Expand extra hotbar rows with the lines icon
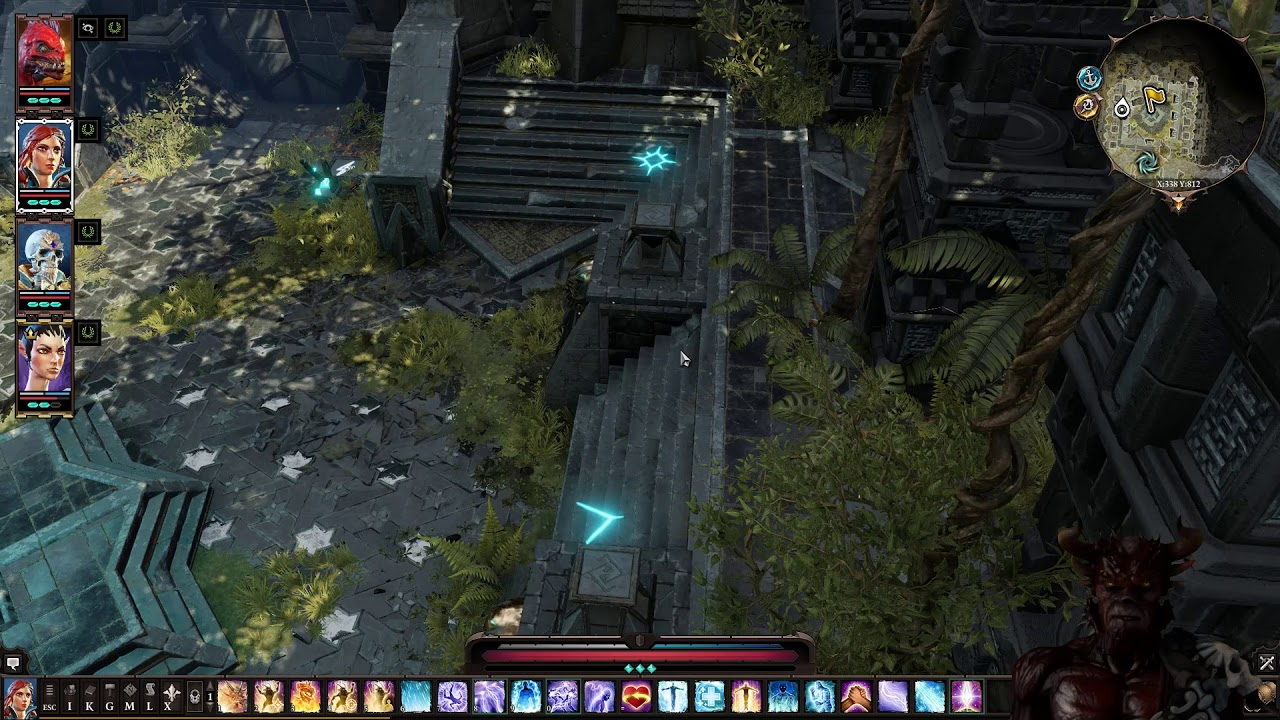 [48, 690]
